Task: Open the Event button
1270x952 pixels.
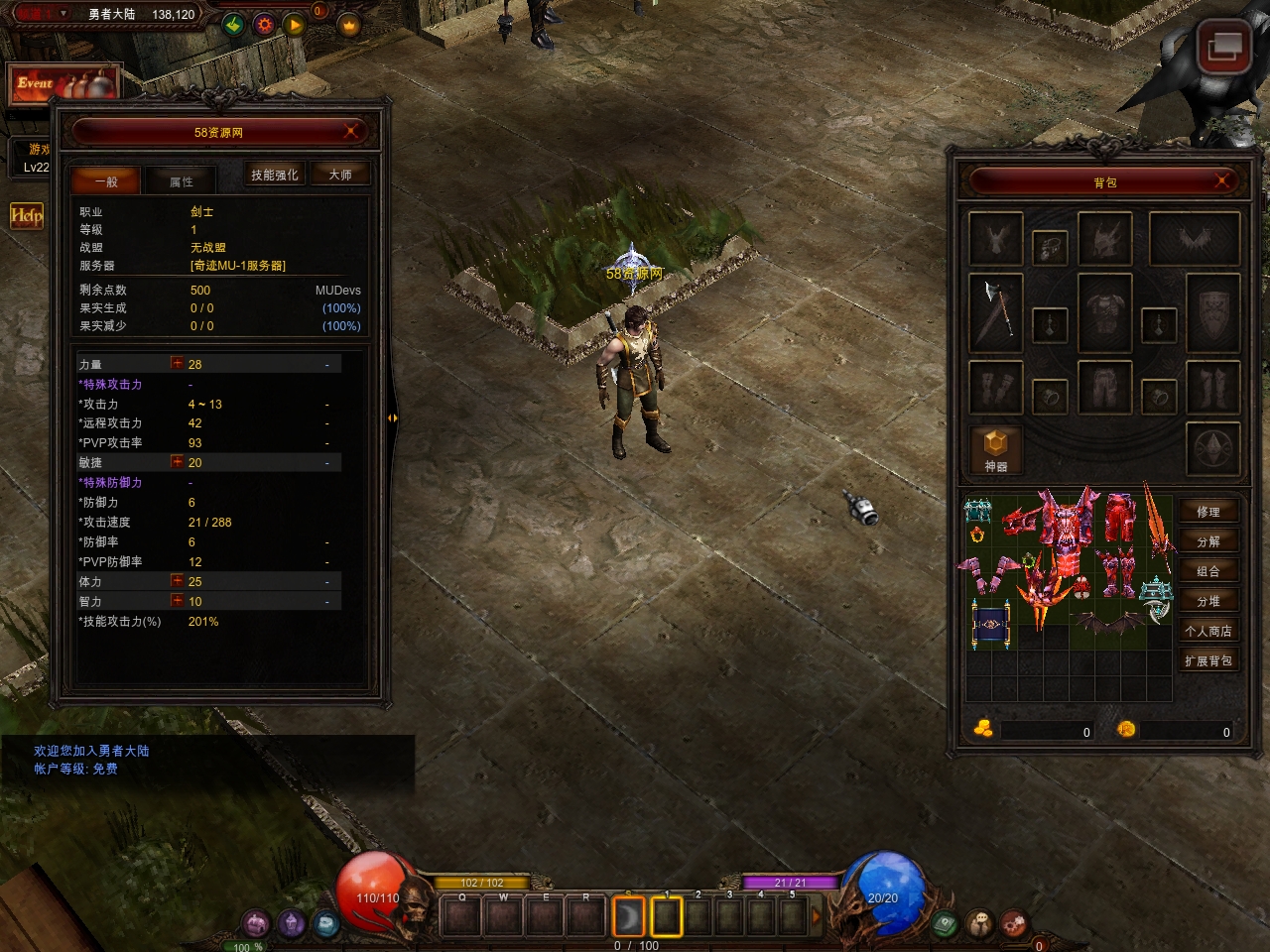Action: [x=63, y=84]
